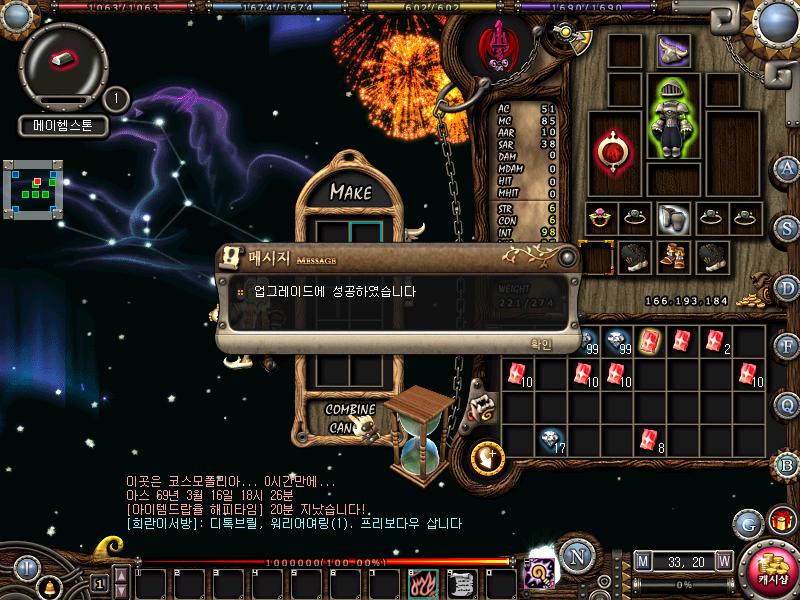This screenshot has height=600, width=800.
Task: Select the red card stack of 8
Action: tap(649, 439)
